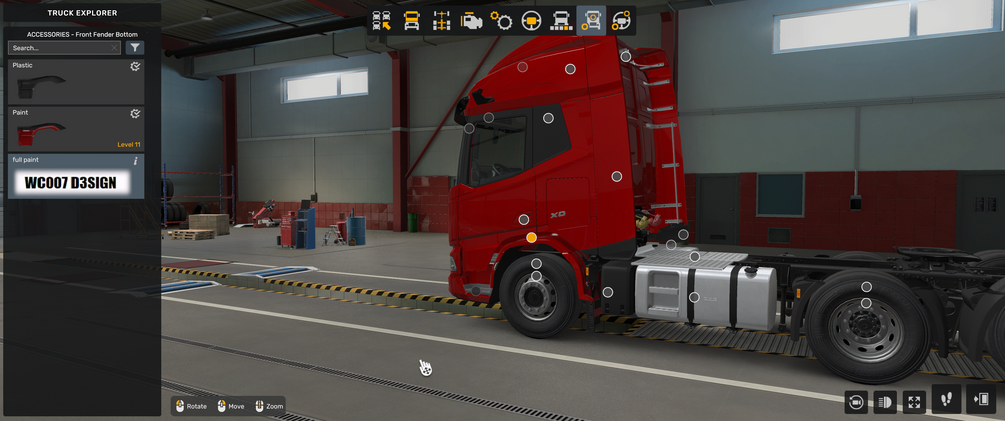
Task: Choose the Paint fender accessory
Action: (x=76, y=129)
